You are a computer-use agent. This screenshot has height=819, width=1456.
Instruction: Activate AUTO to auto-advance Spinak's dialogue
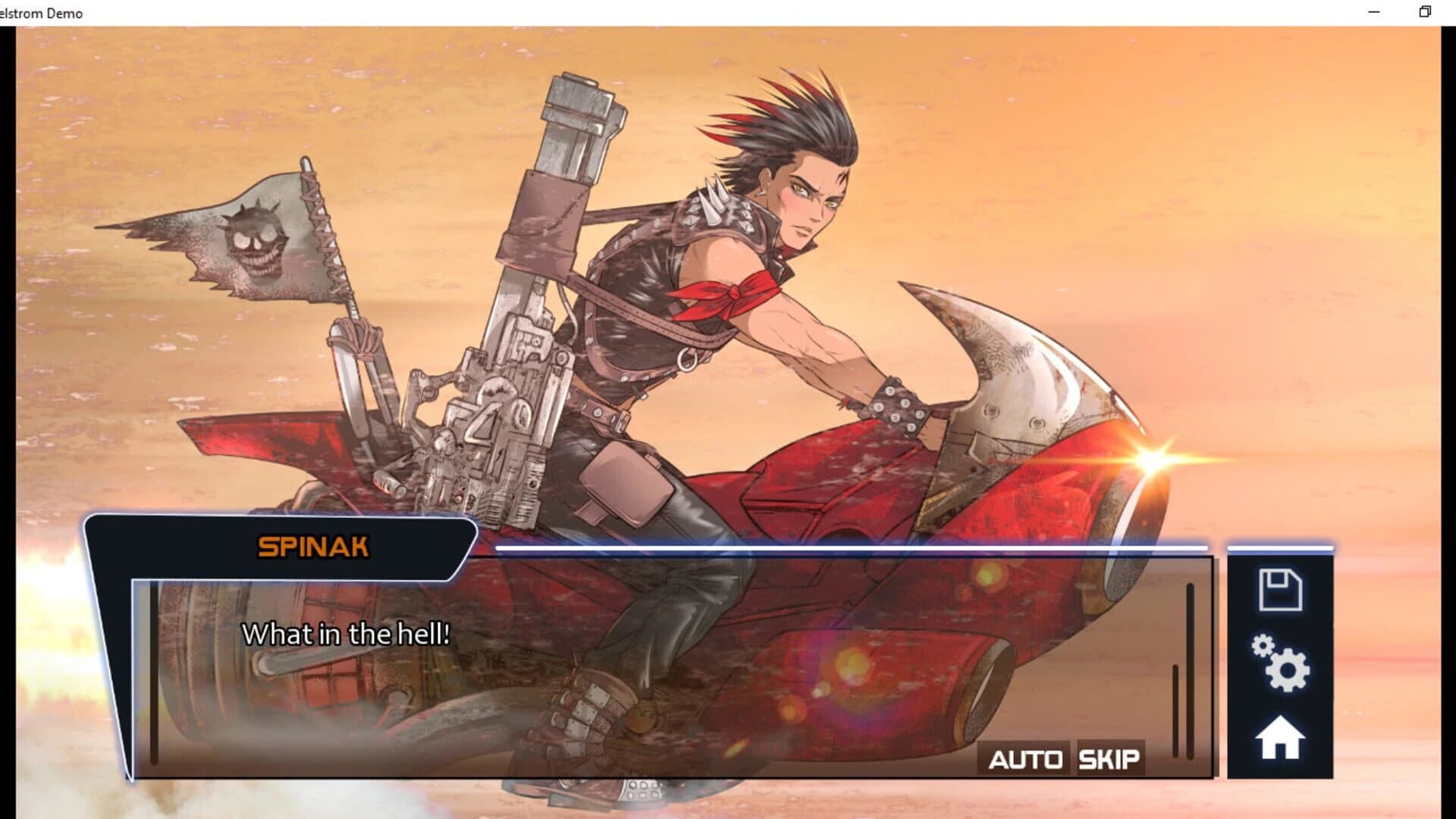1024,756
